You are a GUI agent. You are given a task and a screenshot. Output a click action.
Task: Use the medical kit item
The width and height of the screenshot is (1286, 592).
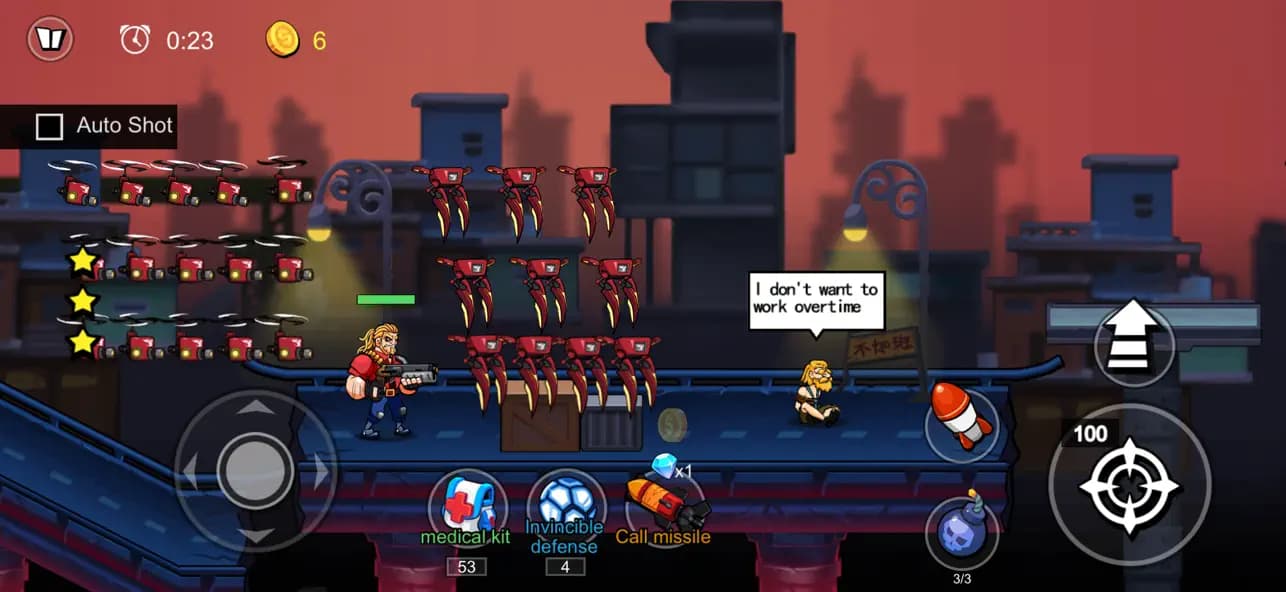tap(466, 505)
